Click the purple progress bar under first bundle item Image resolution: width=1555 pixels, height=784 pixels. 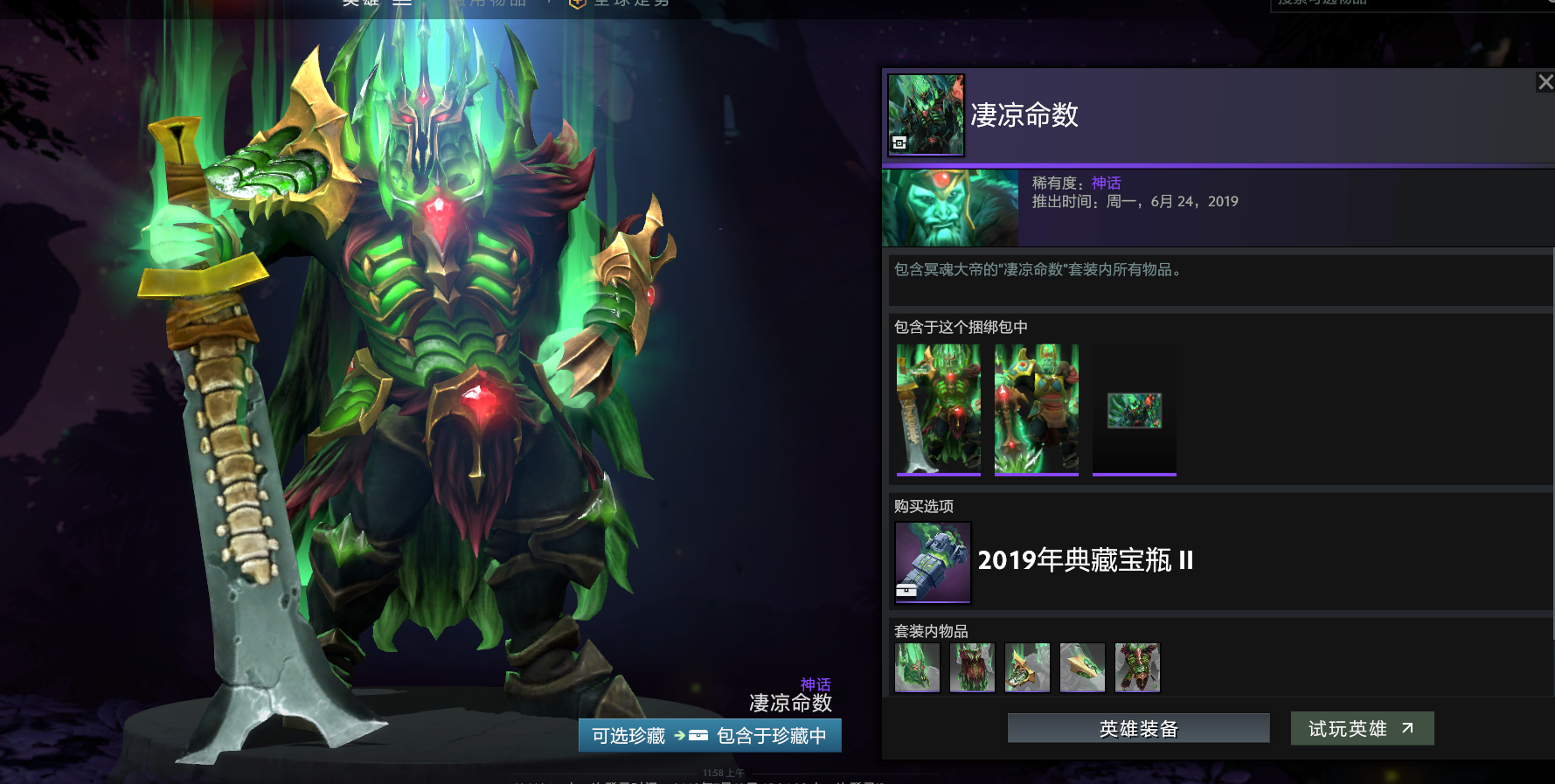pyautogui.click(x=938, y=474)
